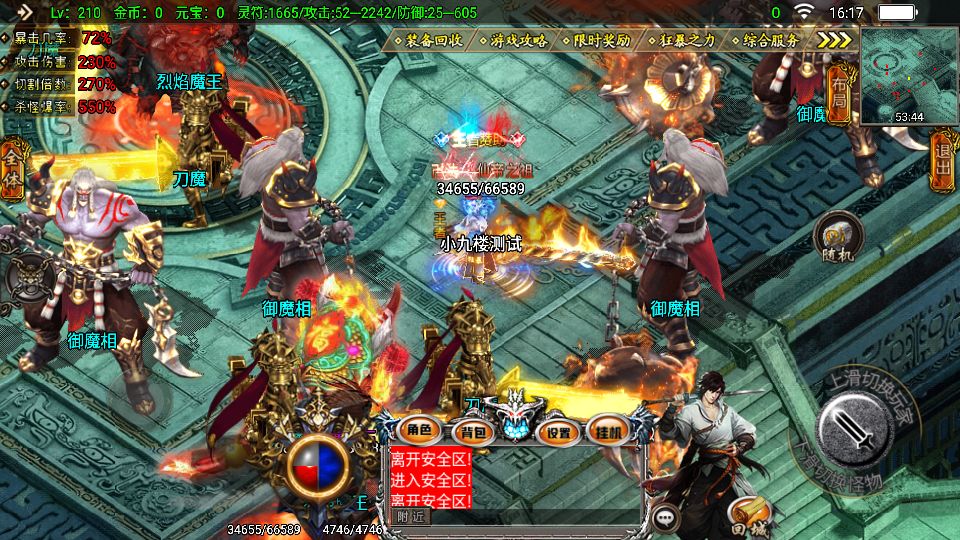Open chat with the speech bubble icon

(x=667, y=517)
